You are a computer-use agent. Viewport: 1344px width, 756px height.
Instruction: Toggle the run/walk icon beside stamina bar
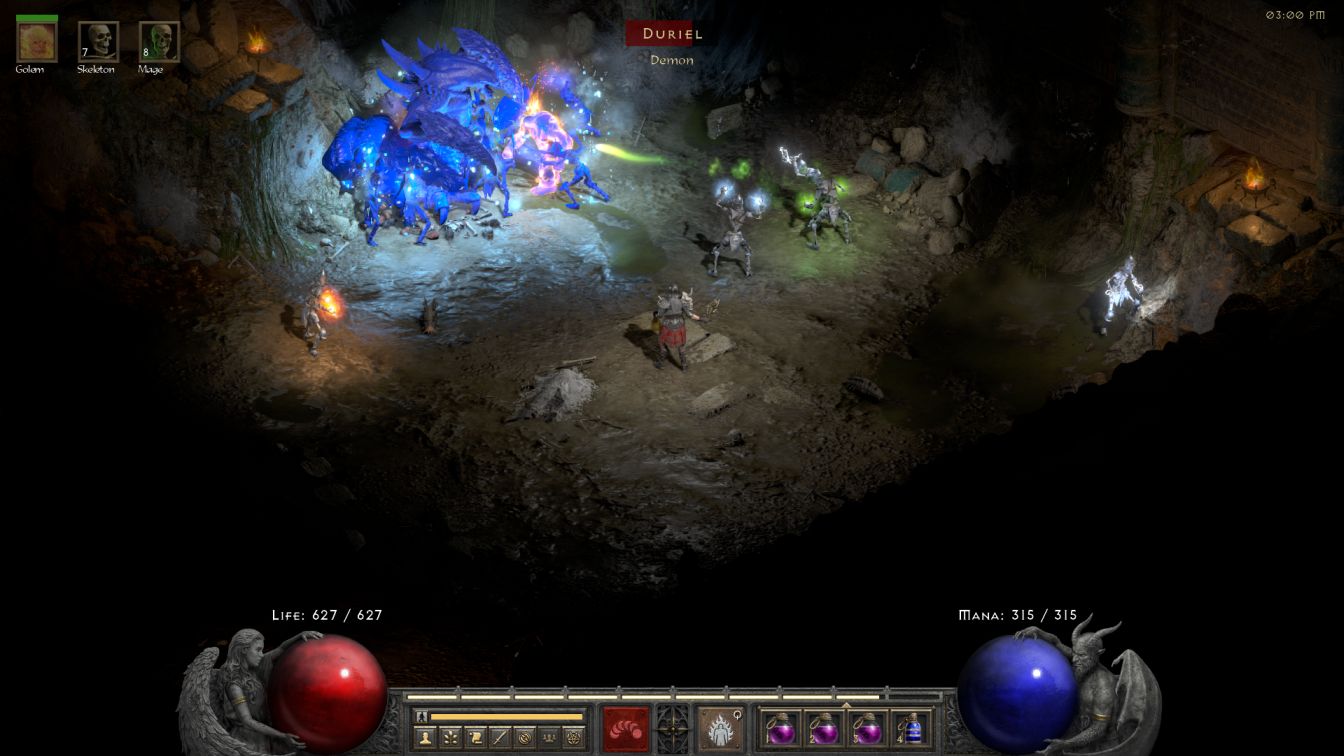point(422,716)
